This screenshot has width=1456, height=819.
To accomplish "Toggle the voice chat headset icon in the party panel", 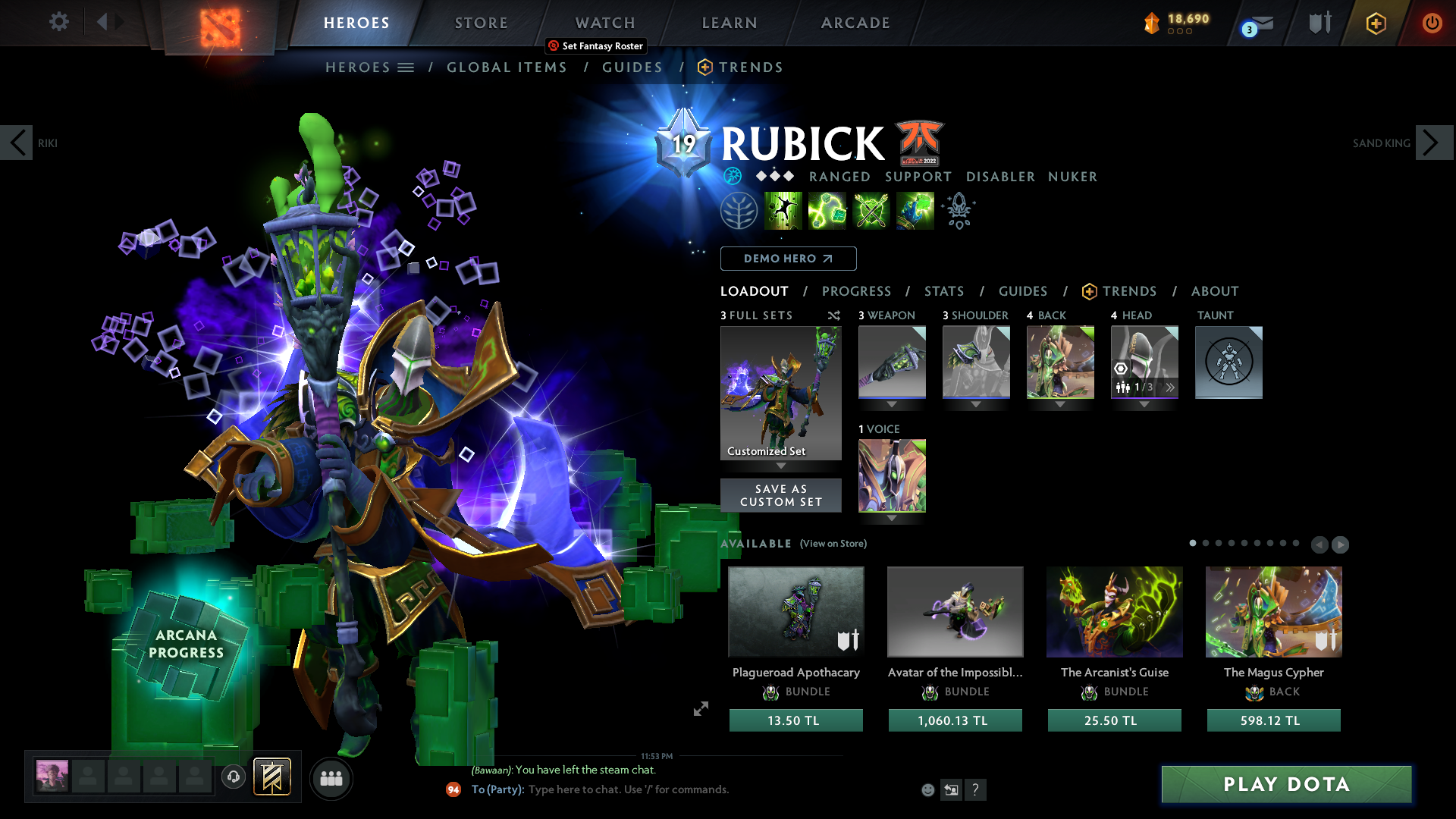I will click(x=233, y=777).
